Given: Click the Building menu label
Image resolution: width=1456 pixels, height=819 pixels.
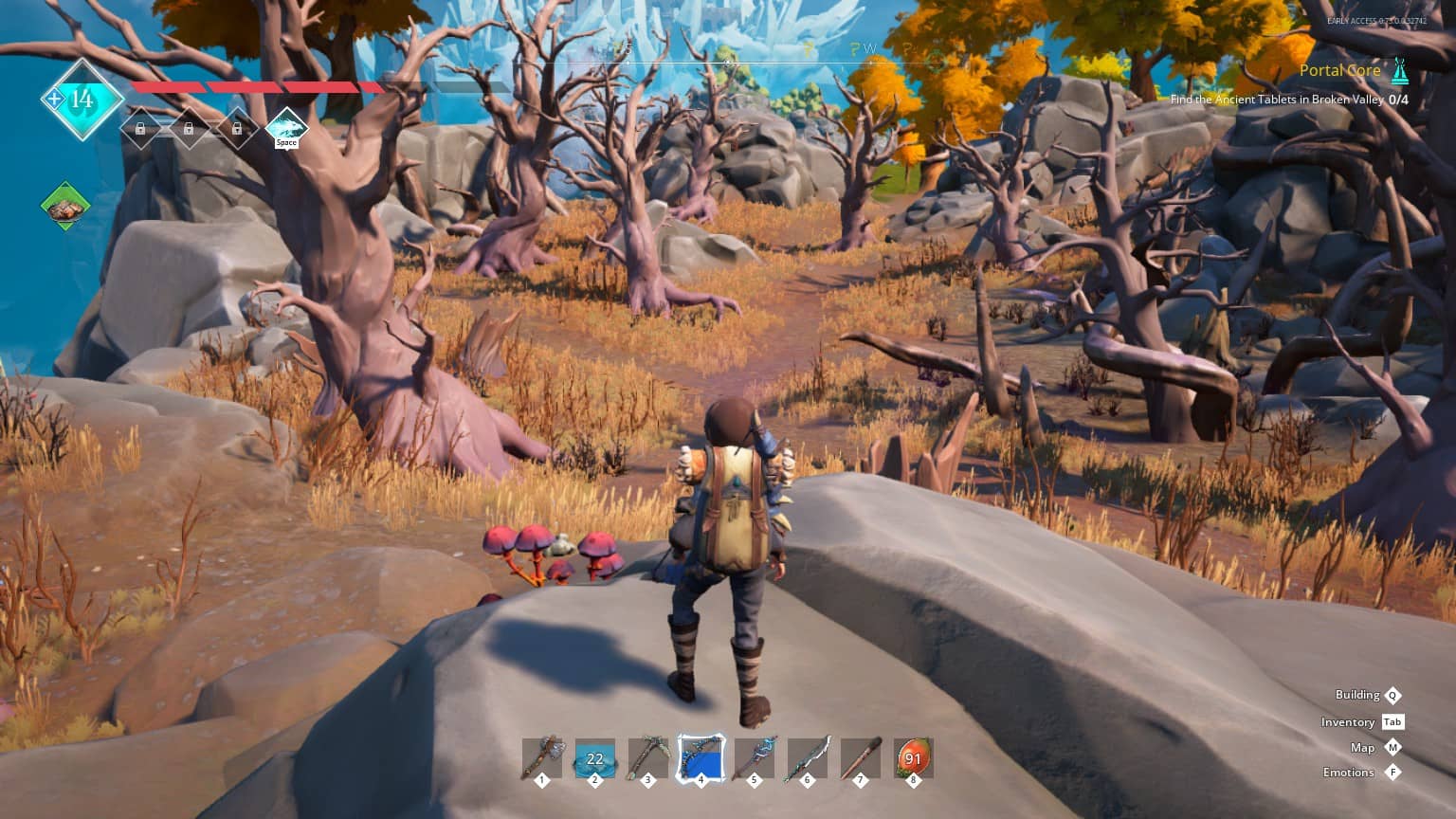Looking at the screenshot, I should 1356,695.
